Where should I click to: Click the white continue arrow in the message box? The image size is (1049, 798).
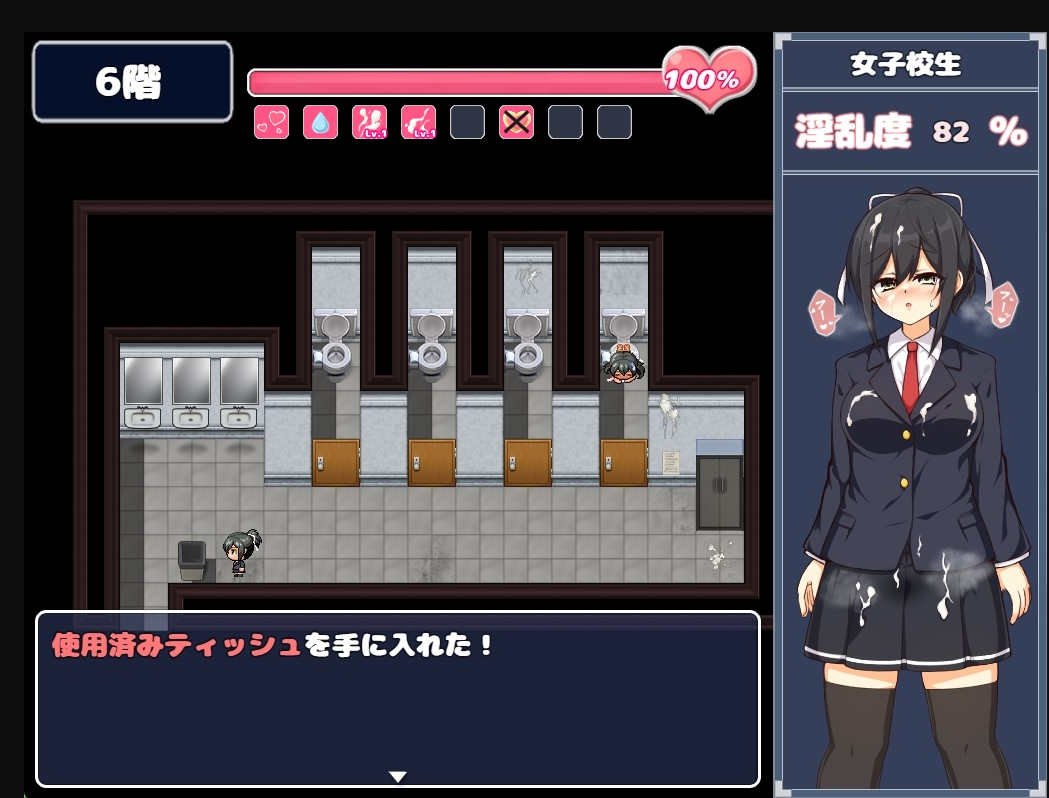tap(398, 776)
